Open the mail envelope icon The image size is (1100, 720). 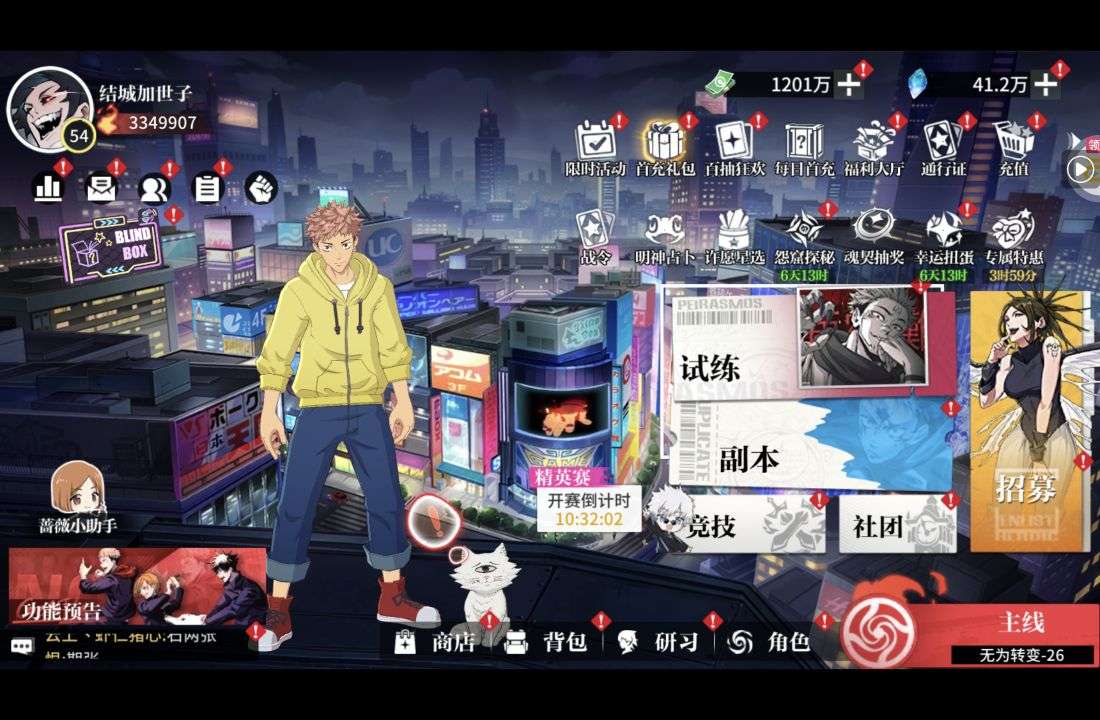point(101,187)
